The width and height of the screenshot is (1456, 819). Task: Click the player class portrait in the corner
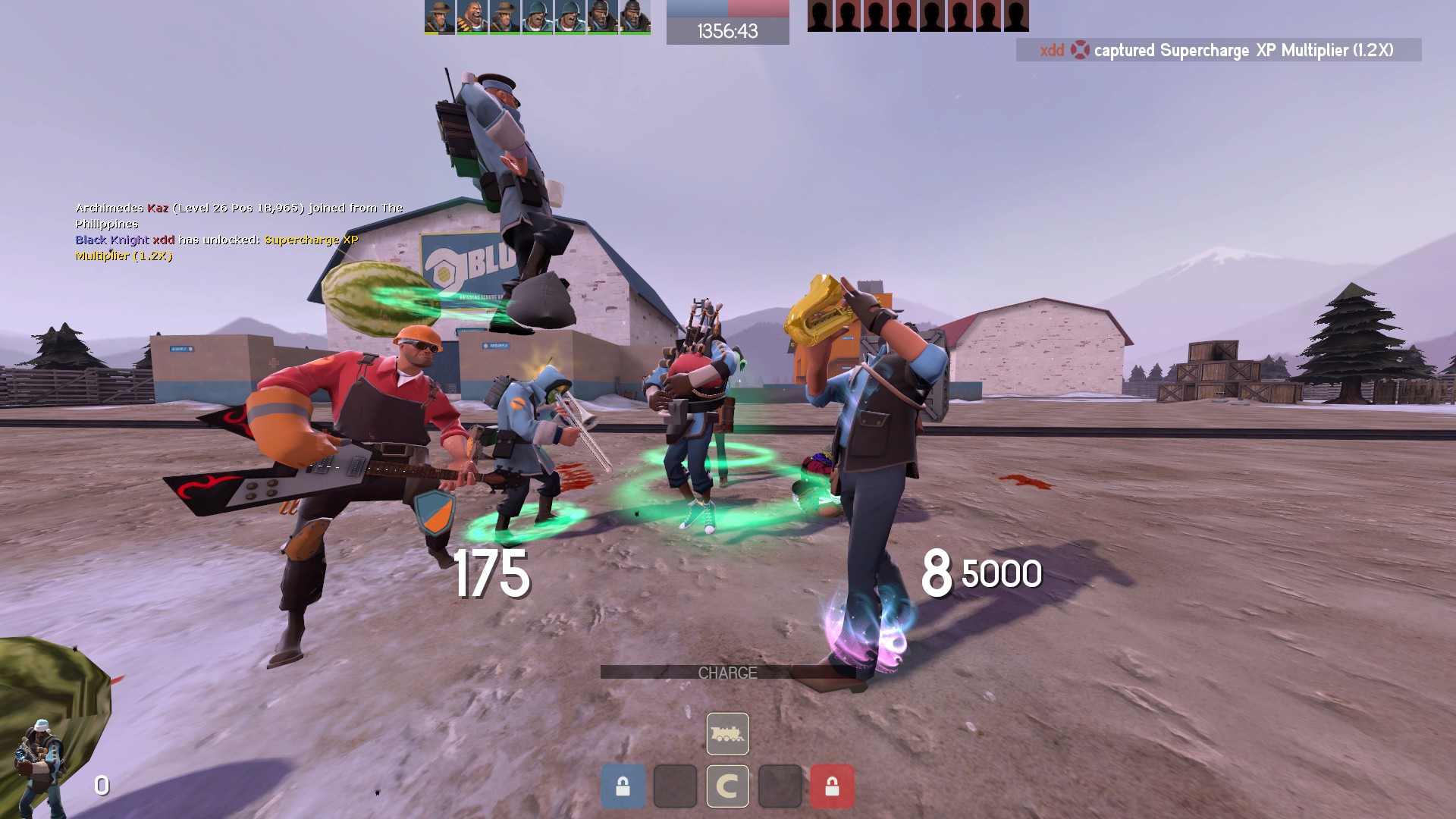(38, 766)
